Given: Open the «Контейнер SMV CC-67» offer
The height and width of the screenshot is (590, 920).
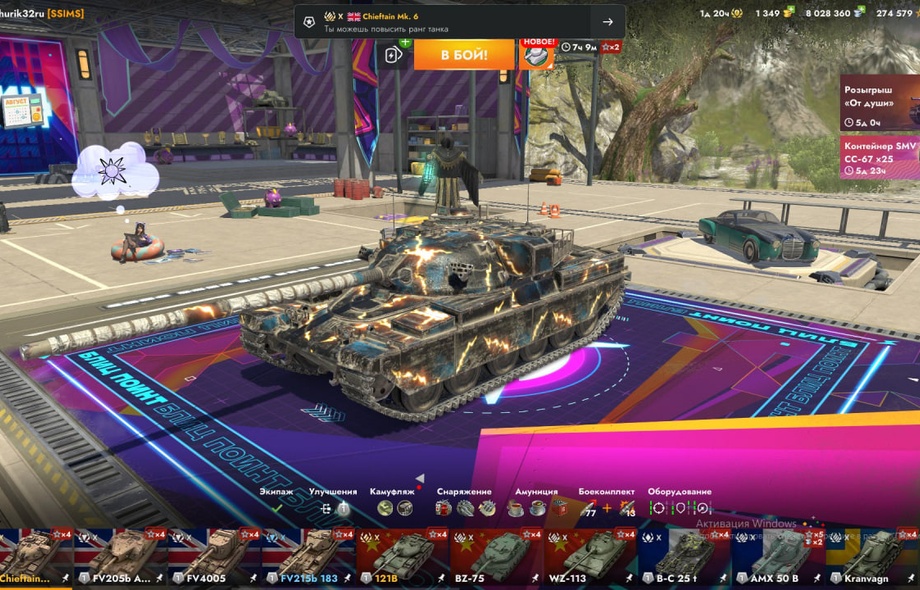Looking at the screenshot, I should tap(879, 158).
